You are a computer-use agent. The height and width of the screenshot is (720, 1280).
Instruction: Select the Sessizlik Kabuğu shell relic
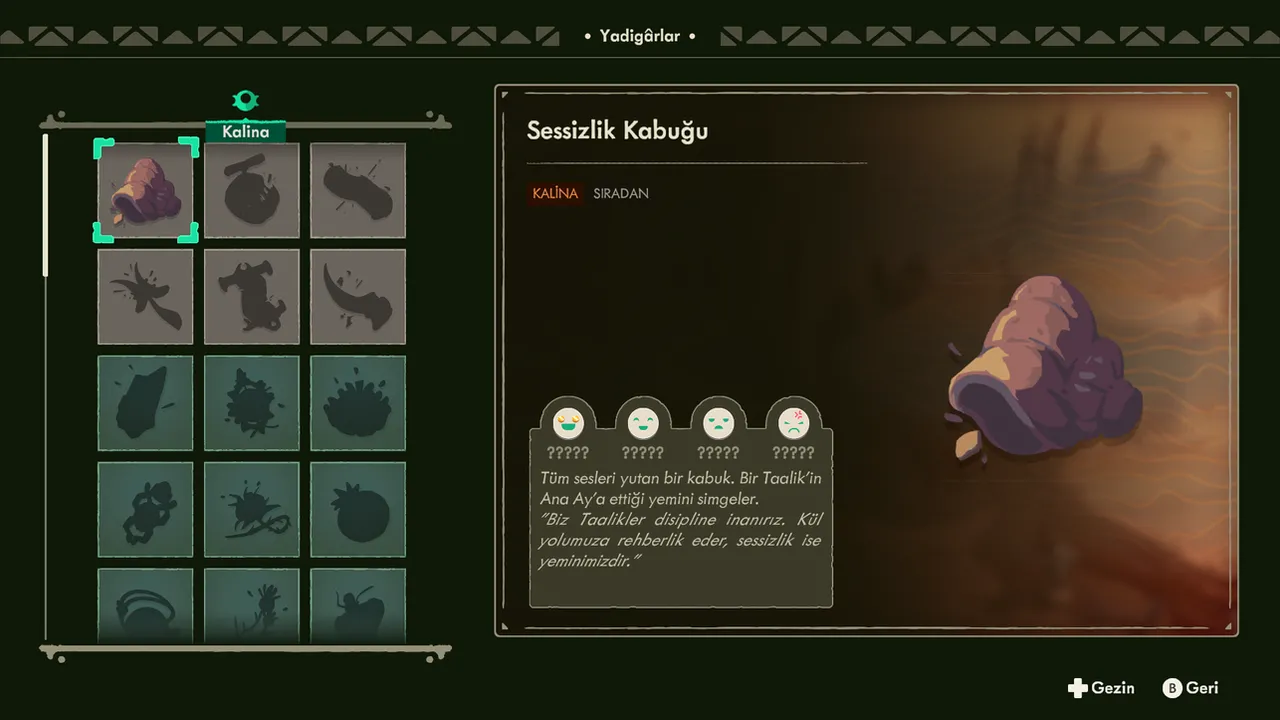(146, 190)
